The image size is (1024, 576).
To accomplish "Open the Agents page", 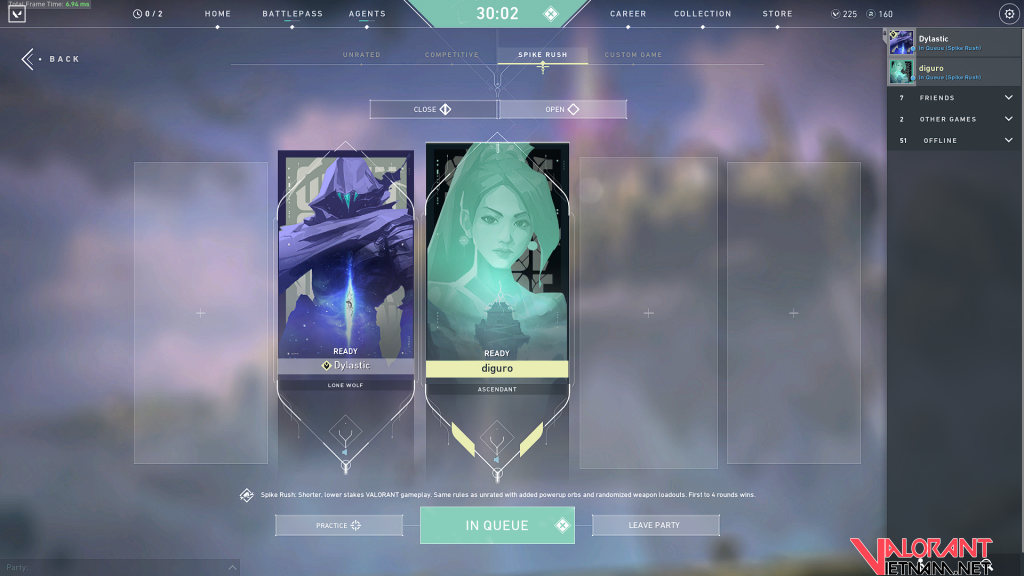I will point(367,14).
